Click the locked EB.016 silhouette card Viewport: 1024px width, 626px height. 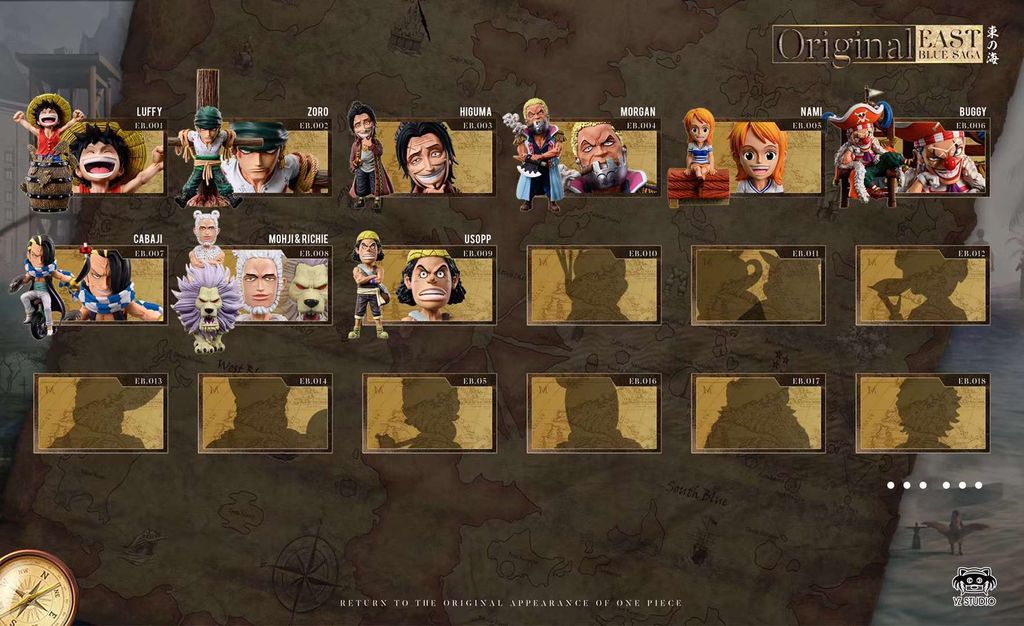tap(594, 413)
